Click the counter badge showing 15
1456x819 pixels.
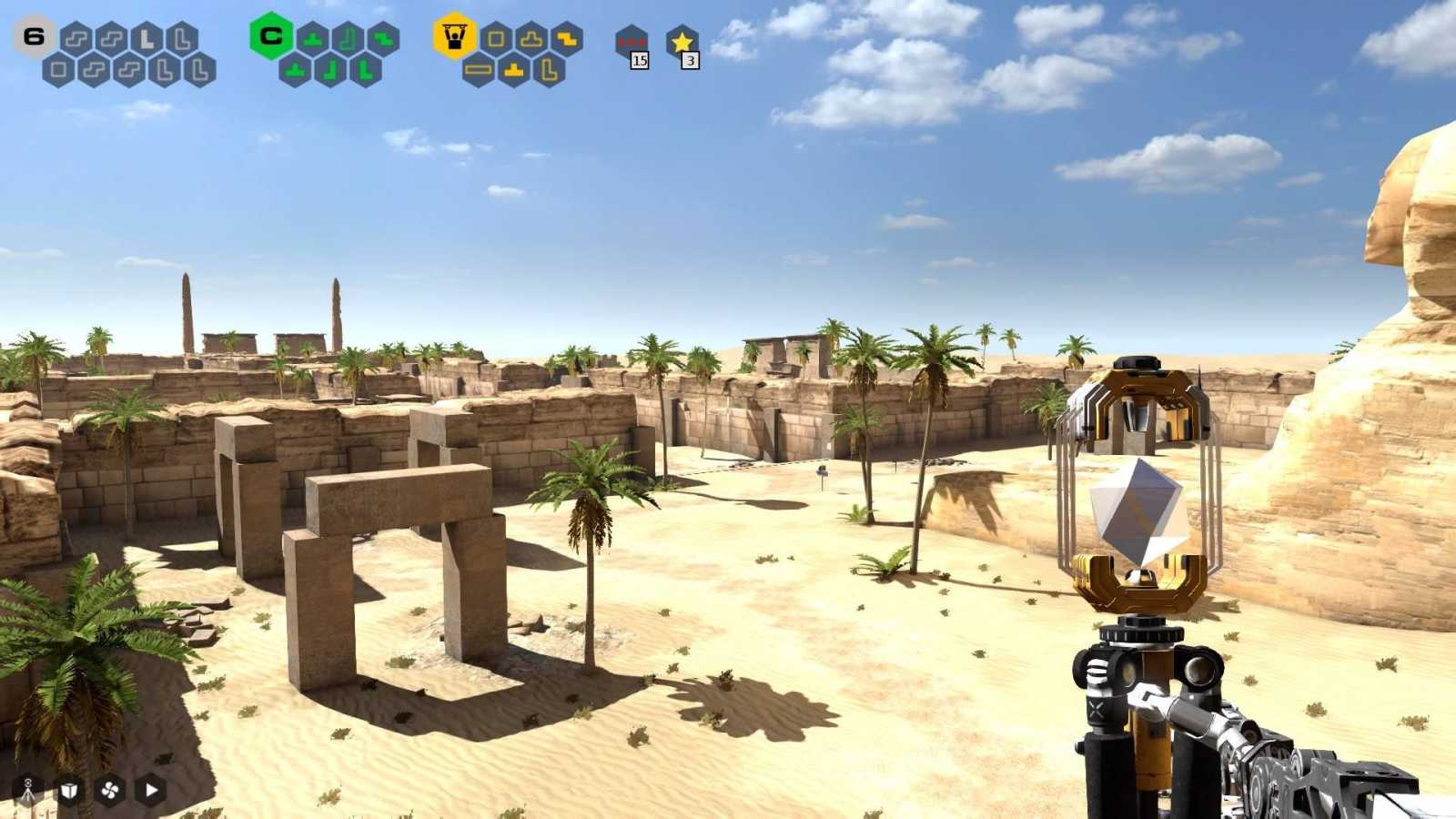640,60
